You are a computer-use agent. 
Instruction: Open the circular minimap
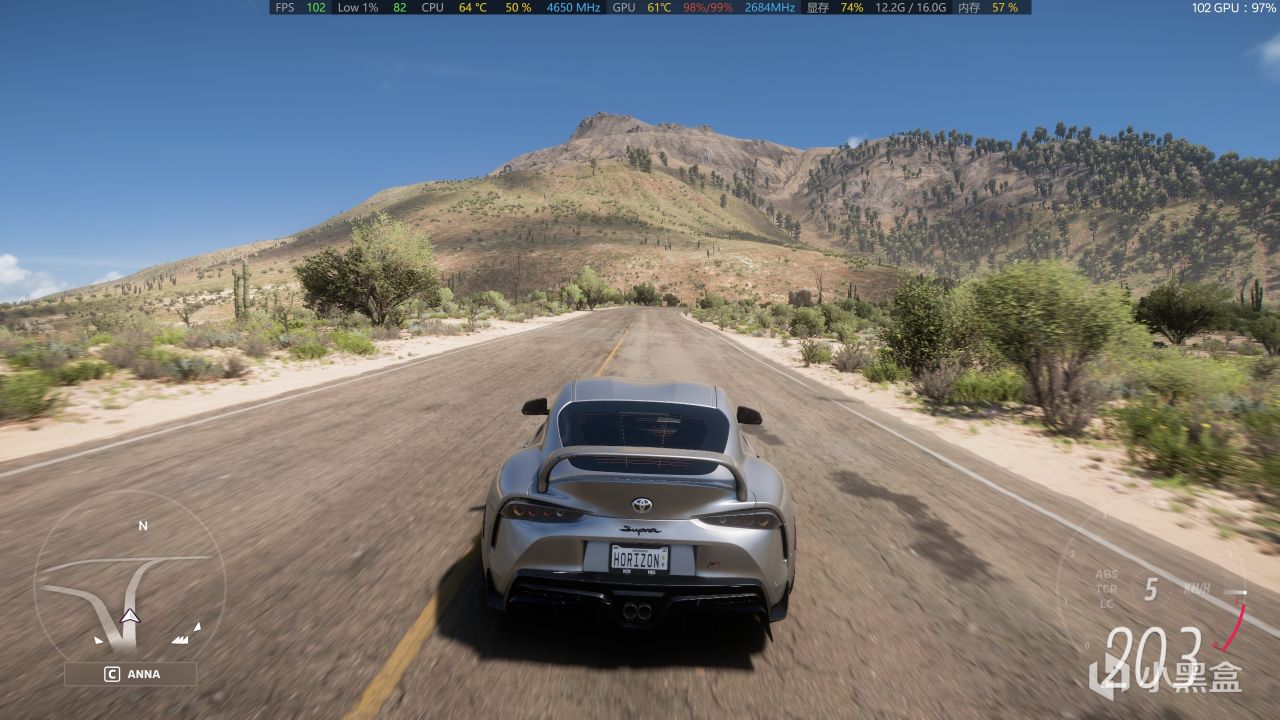(129, 586)
